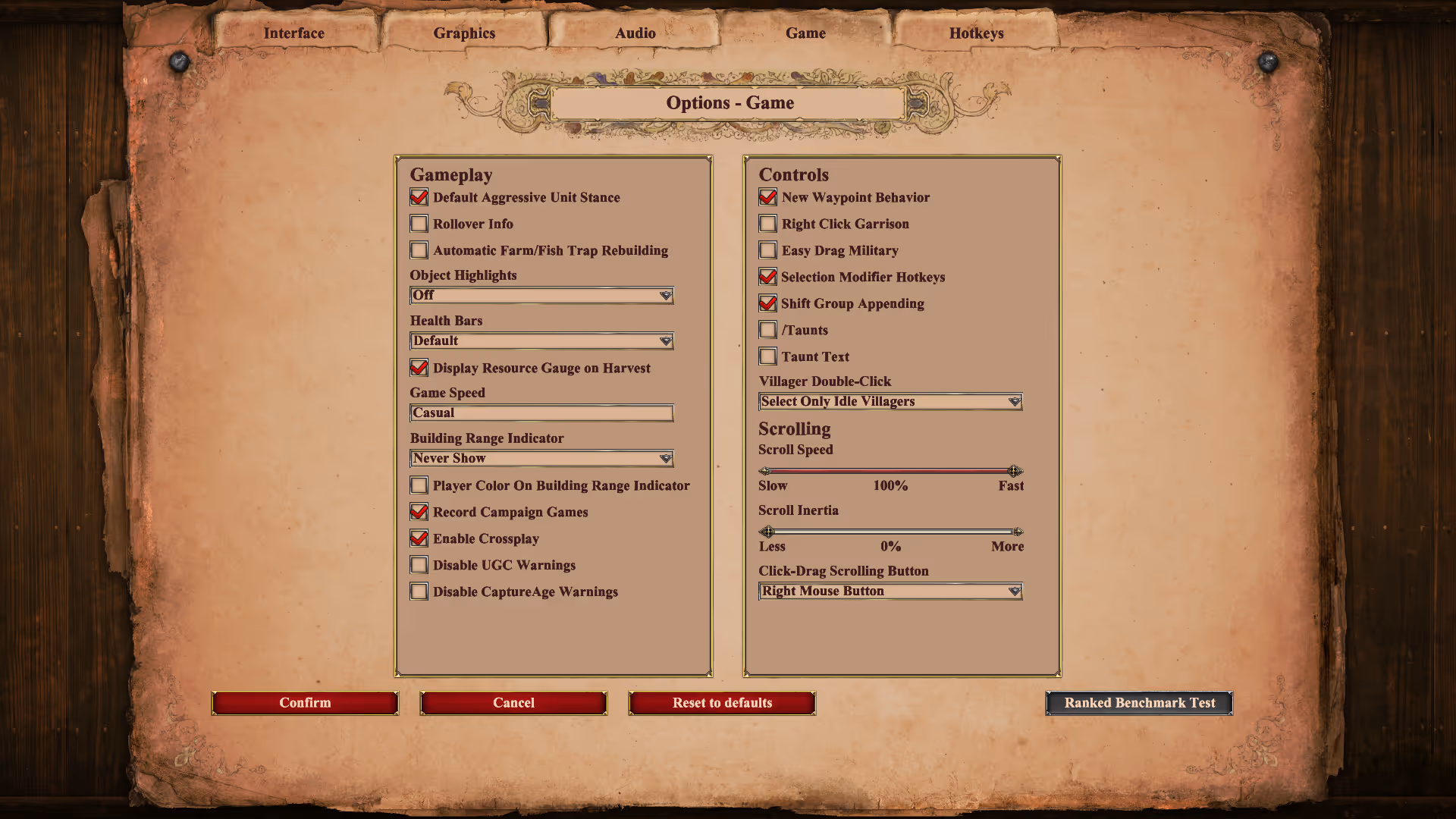Confirm the game options
The image size is (1456, 819).
tap(305, 703)
